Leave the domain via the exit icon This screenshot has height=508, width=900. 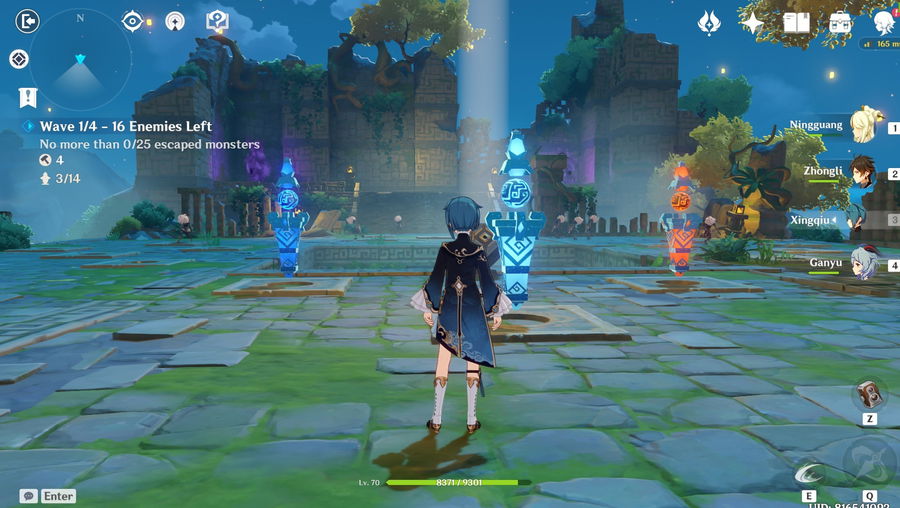[x=28, y=21]
